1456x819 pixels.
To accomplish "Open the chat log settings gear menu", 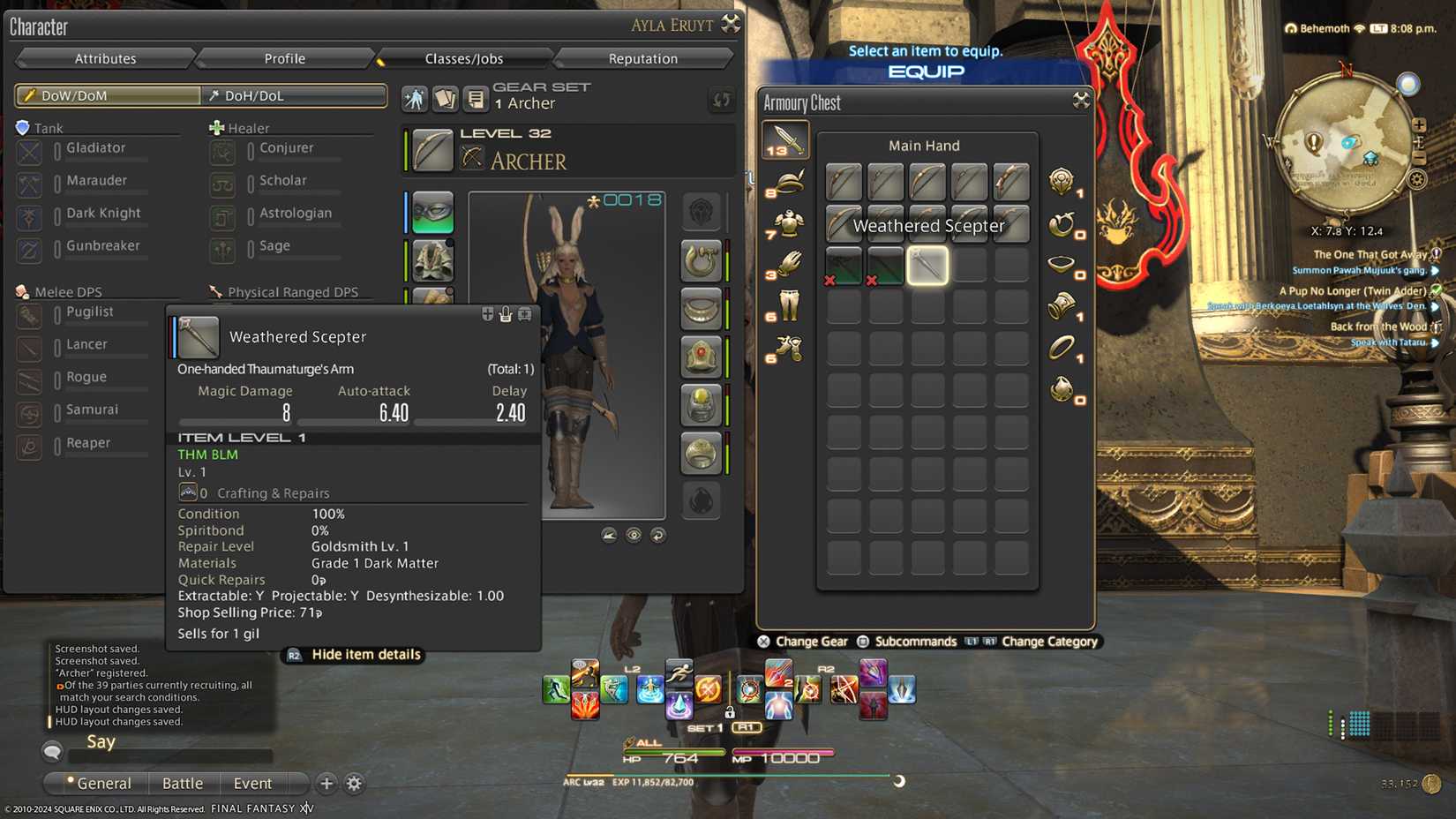I will click(x=353, y=784).
